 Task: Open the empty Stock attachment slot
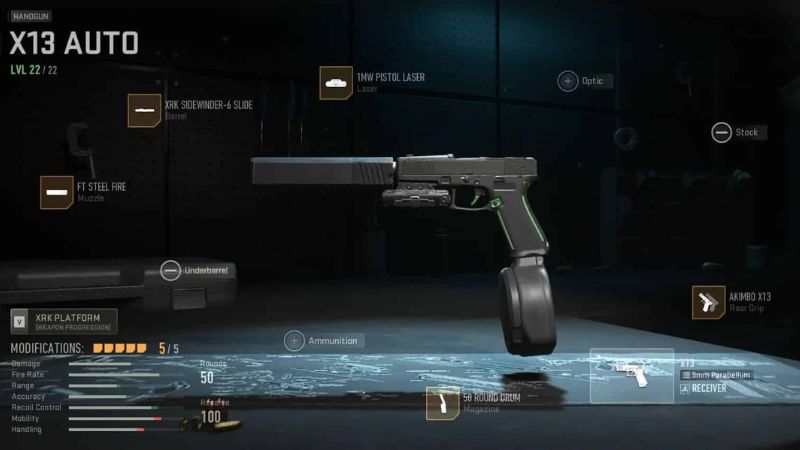(721, 132)
